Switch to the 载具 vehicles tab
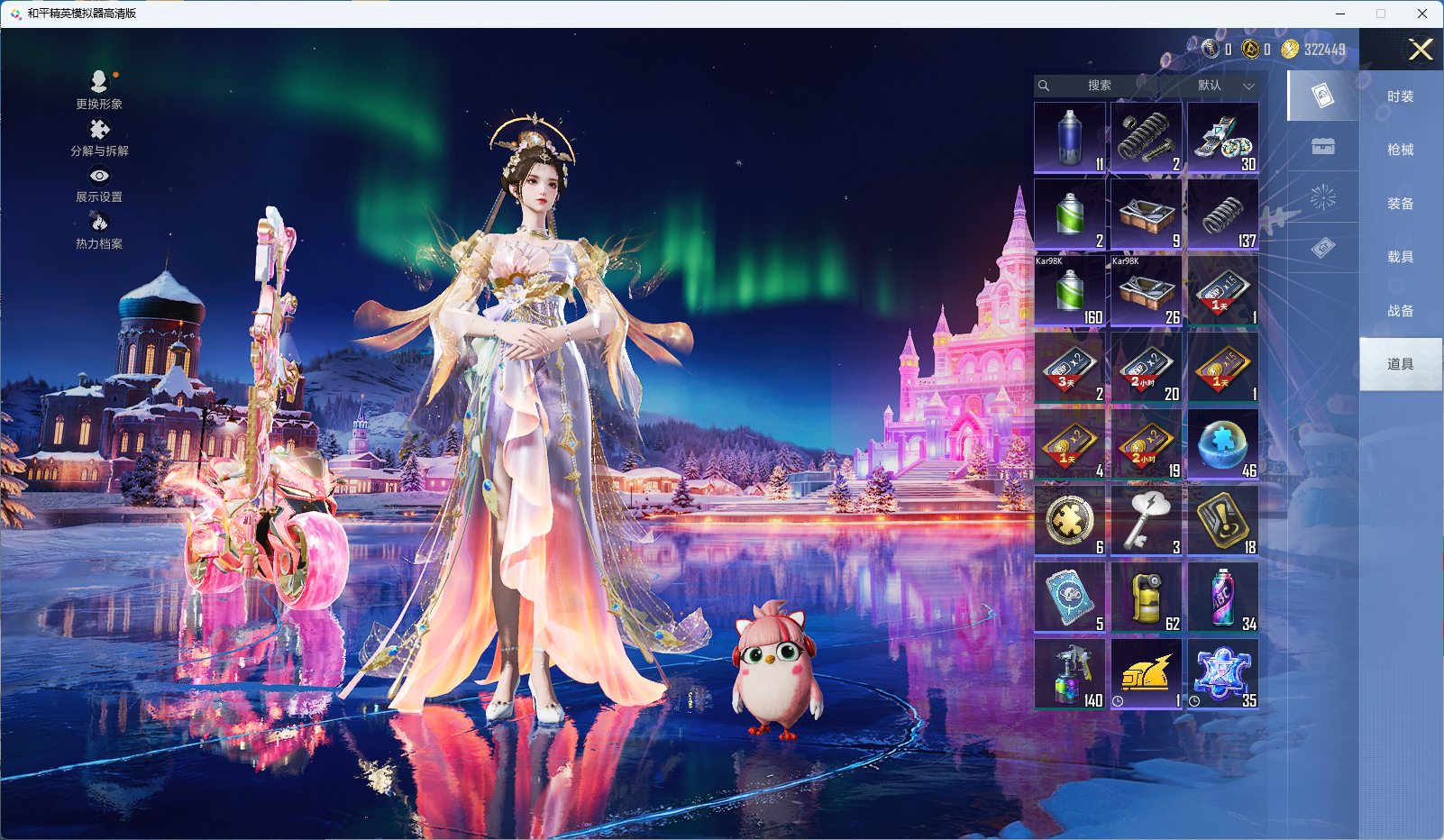Viewport: 1444px width, 840px height. click(x=1400, y=257)
